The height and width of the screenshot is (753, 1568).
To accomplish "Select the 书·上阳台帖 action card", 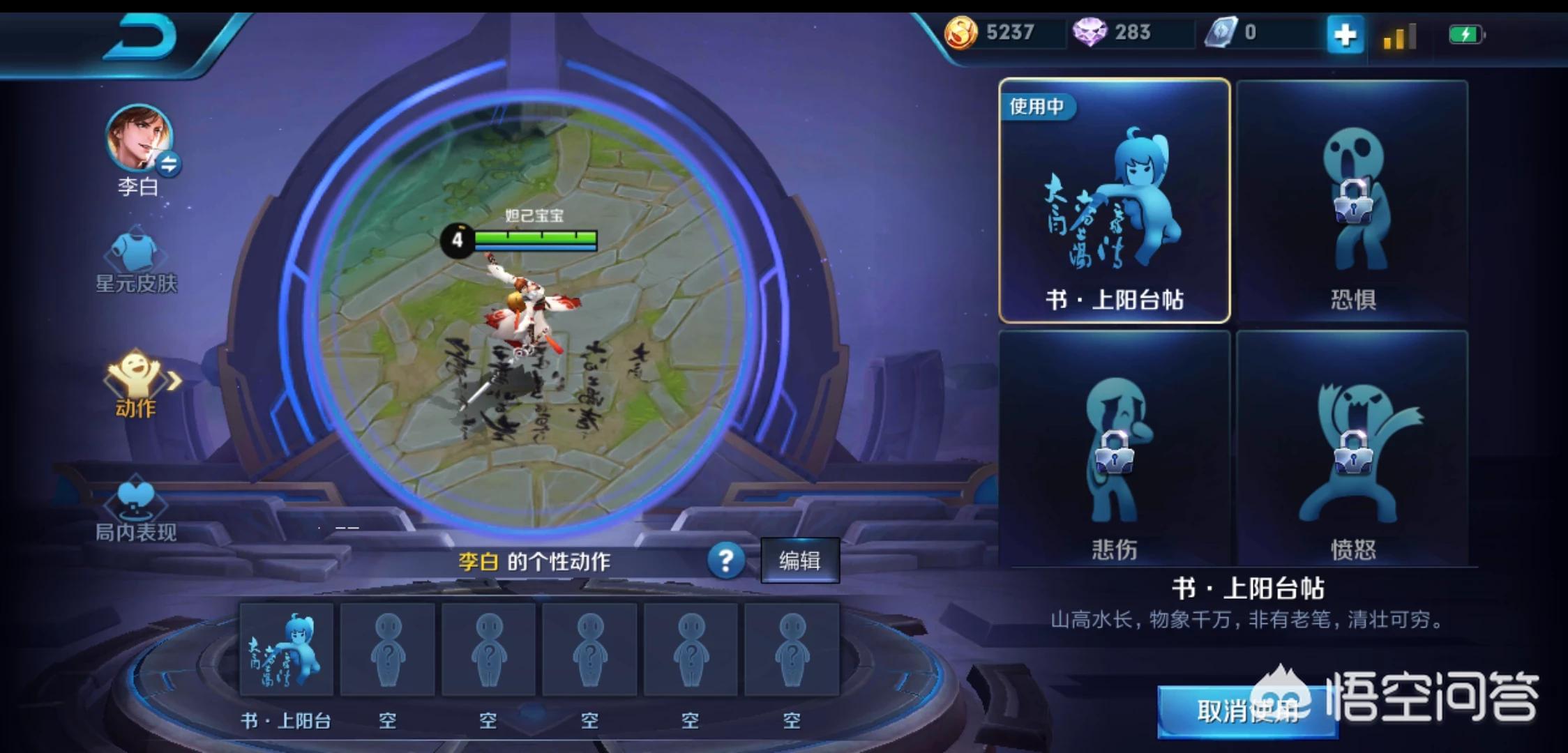I will coord(1114,201).
